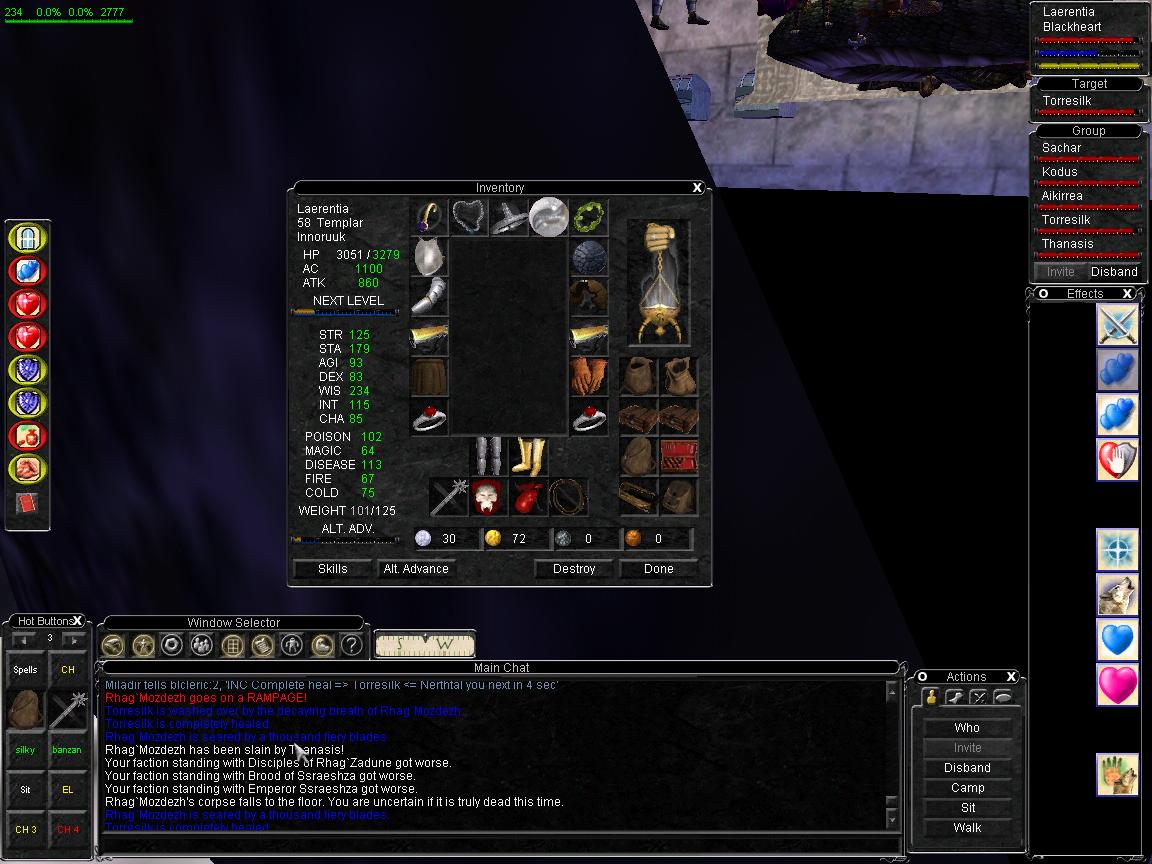This screenshot has height=864, width=1152.
Task: Open the Alt. Advance window
Action: click(x=416, y=569)
